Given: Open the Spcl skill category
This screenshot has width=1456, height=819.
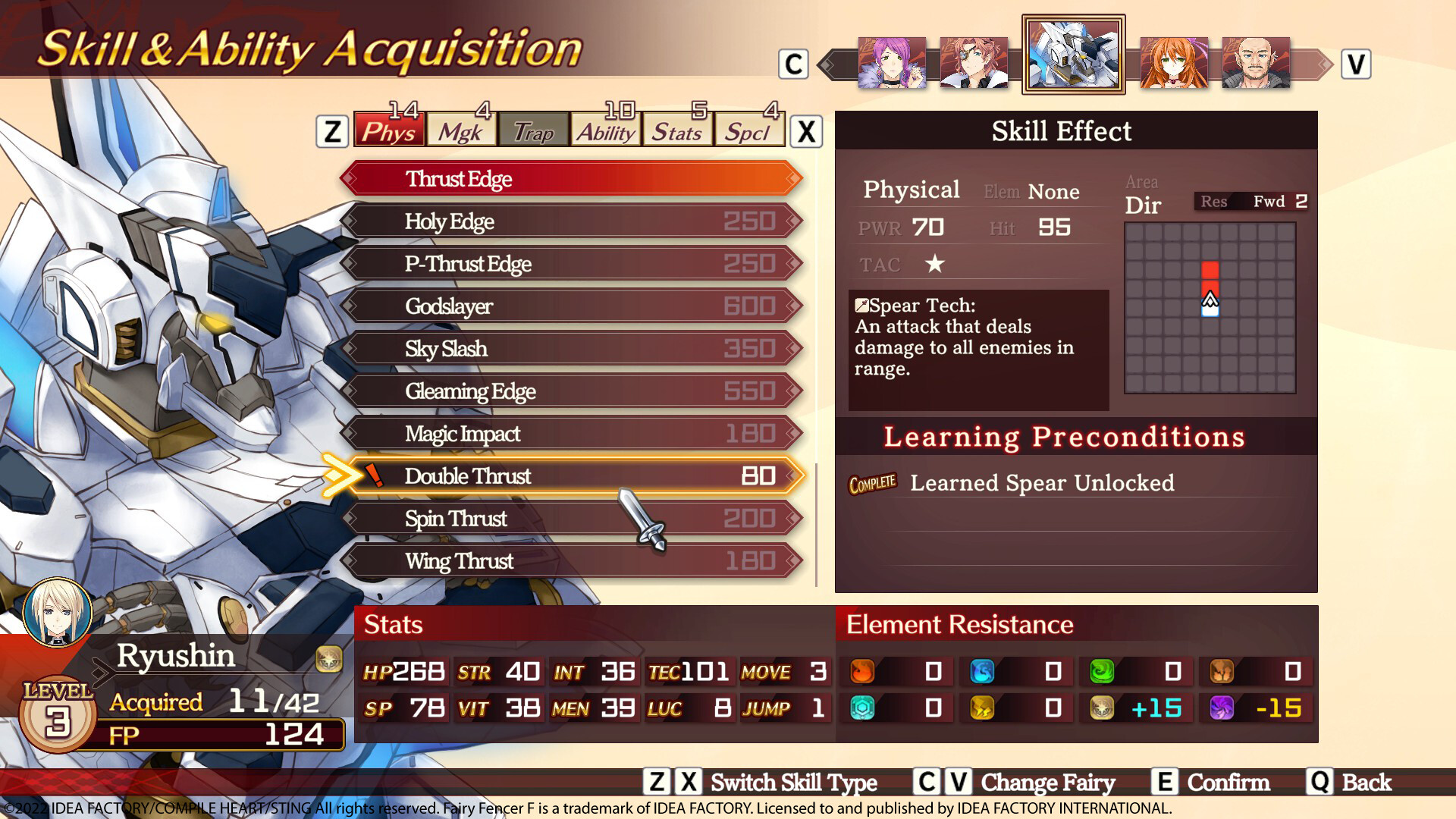Looking at the screenshot, I should point(748,132).
